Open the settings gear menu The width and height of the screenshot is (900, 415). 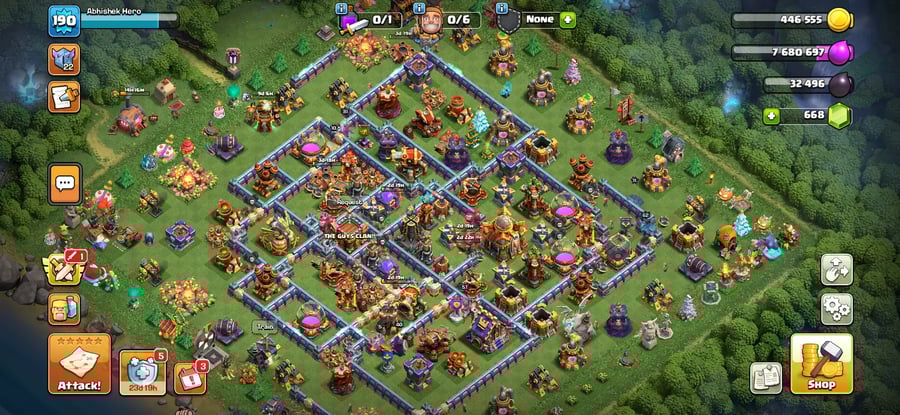[836, 306]
